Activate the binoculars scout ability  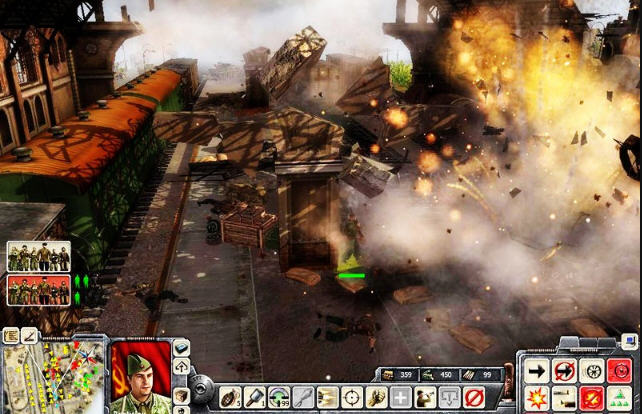[x=424, y=397]
